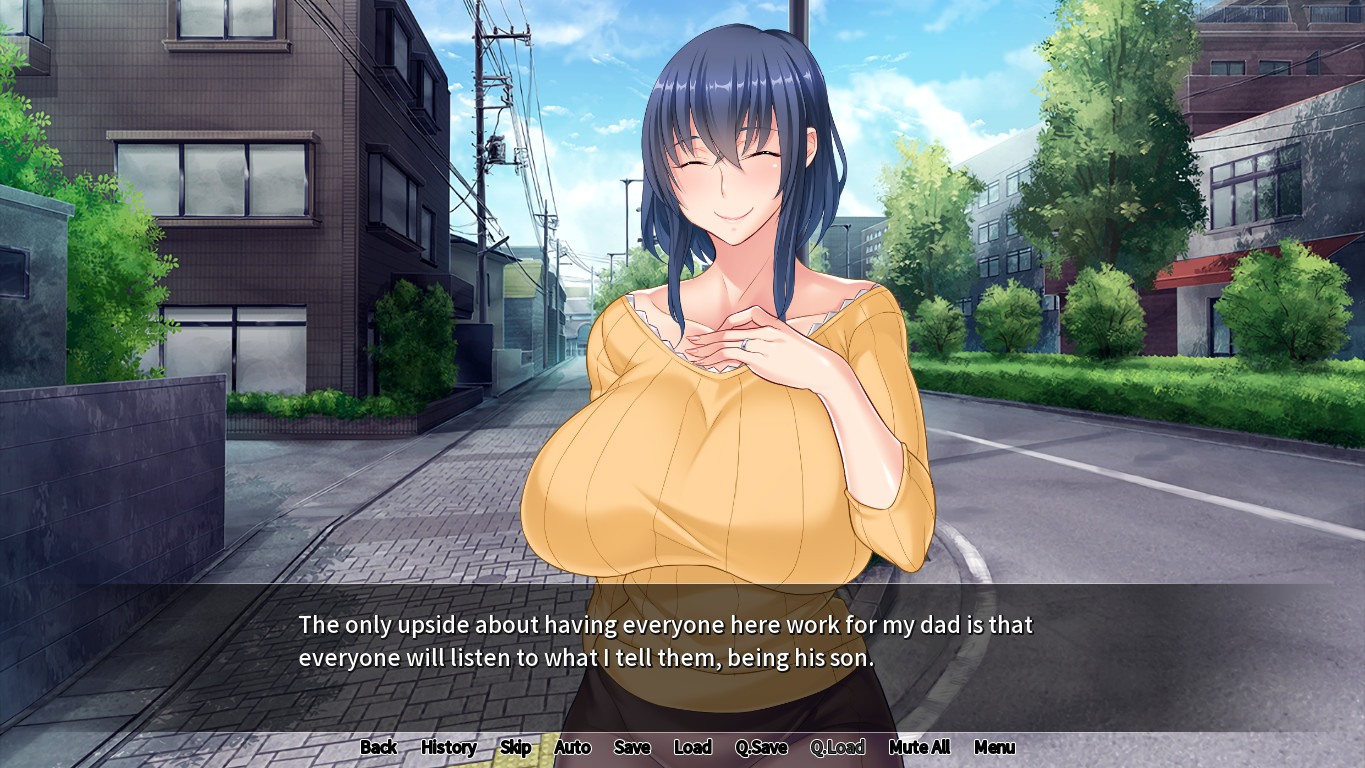1365x768 pixels.
Task: Open the game Menu
Action: point(994,747)
